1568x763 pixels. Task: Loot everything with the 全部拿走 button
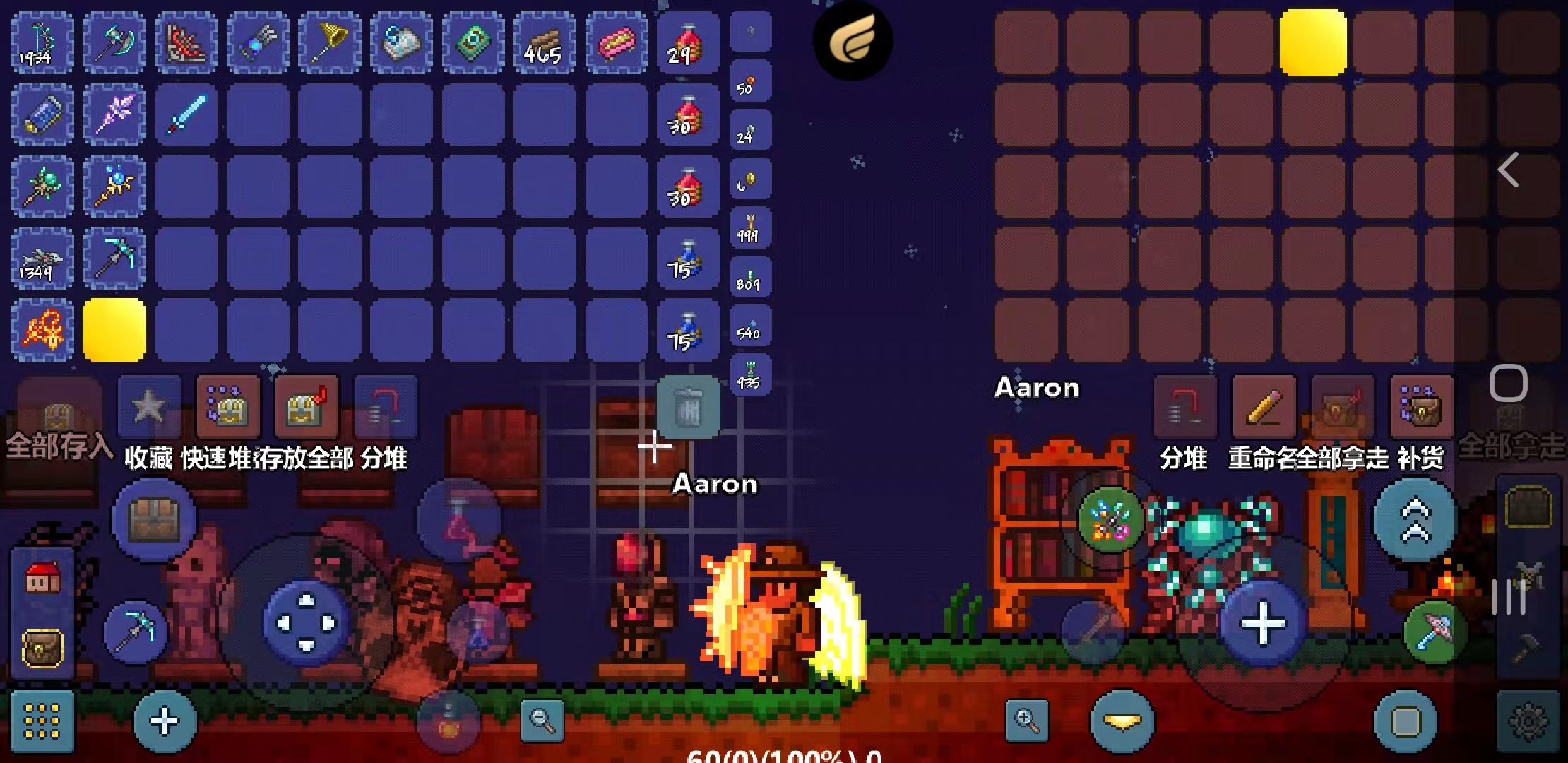pos(1342,408)
